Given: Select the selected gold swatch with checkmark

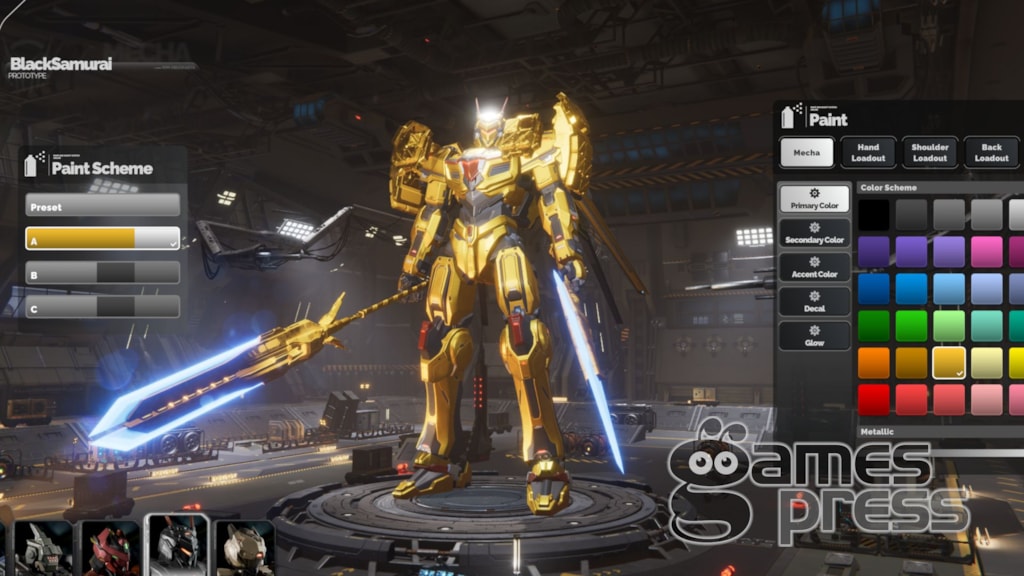Looking at the screenshot, I should pos(949,363).
